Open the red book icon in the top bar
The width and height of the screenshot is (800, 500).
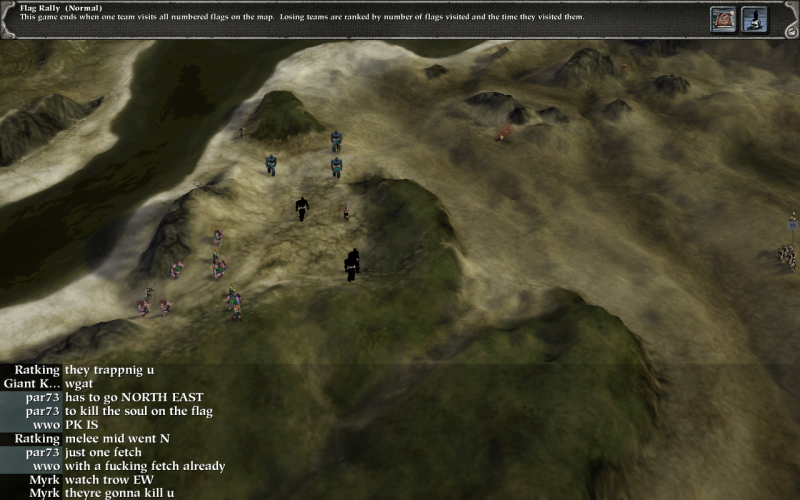click(723, 18)
